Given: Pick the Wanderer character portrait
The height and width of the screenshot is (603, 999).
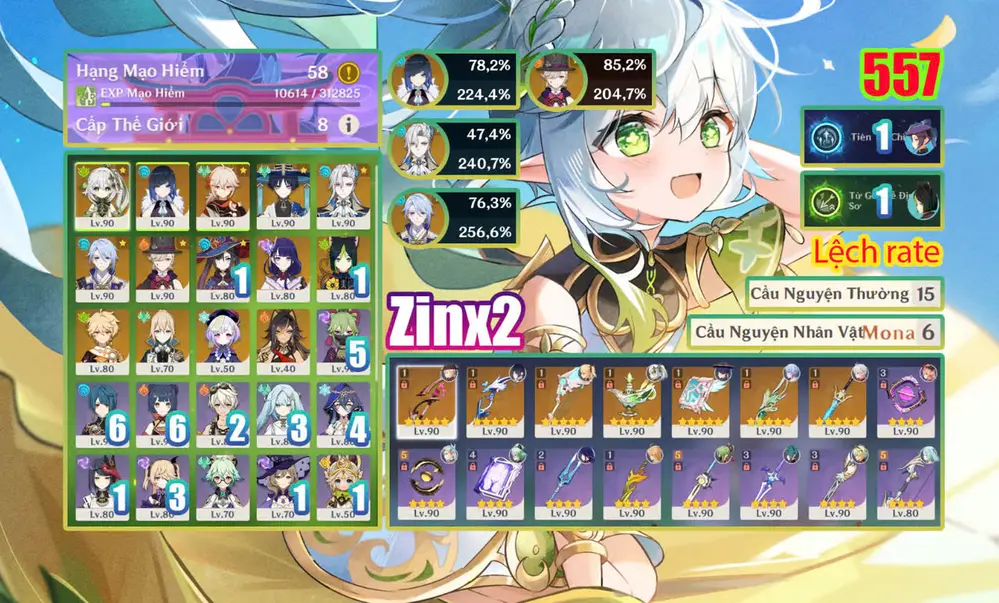Looking at the screenshot, I should click(282, 193).
